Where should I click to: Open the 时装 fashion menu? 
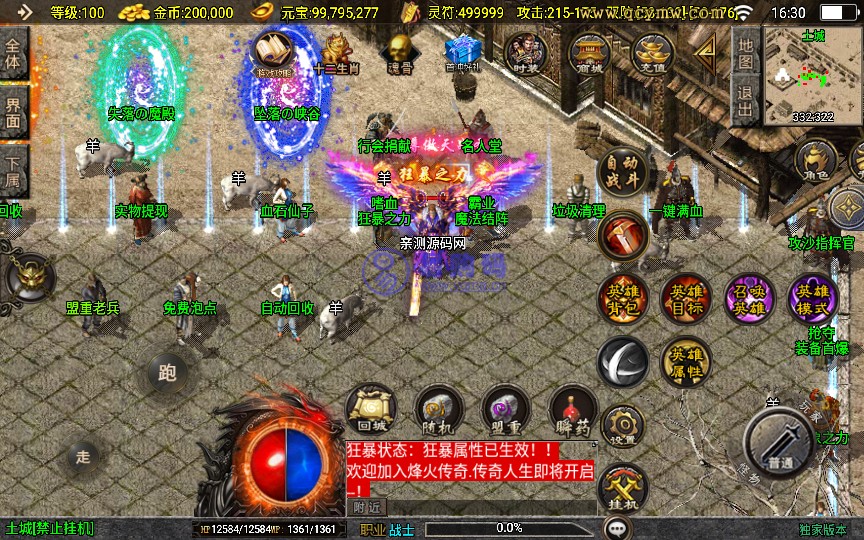click(525, 52)
